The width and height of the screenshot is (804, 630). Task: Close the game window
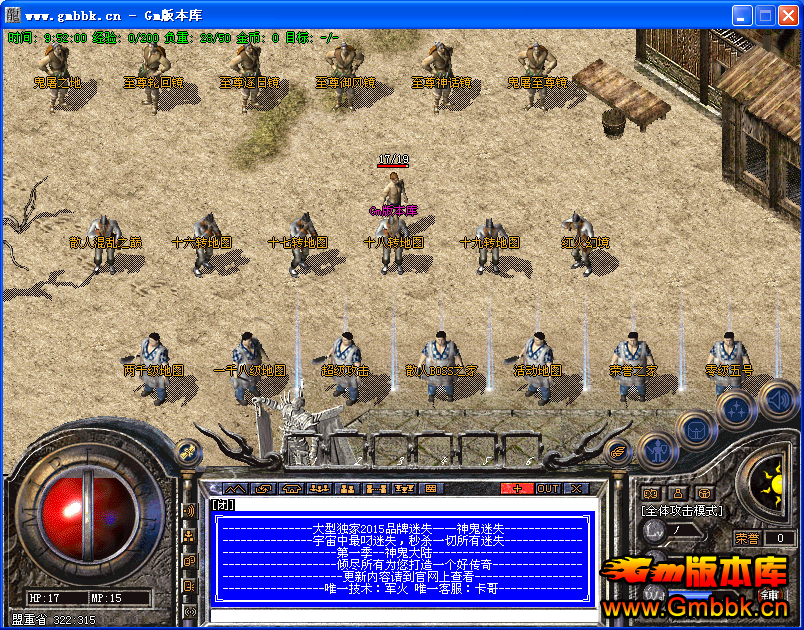(x=787, y=16)
